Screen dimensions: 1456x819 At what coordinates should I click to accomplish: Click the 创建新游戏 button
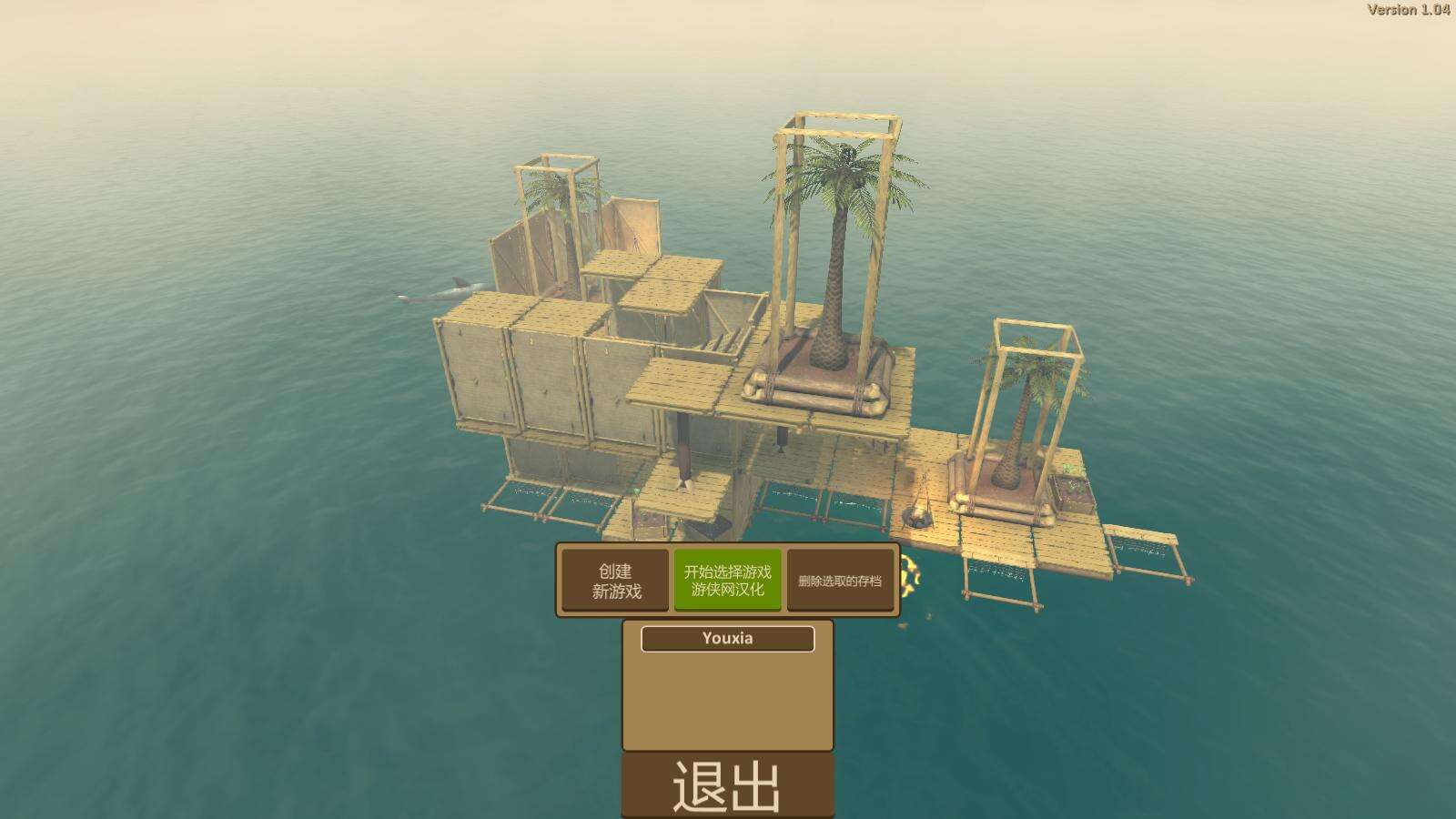pos(615,581)
